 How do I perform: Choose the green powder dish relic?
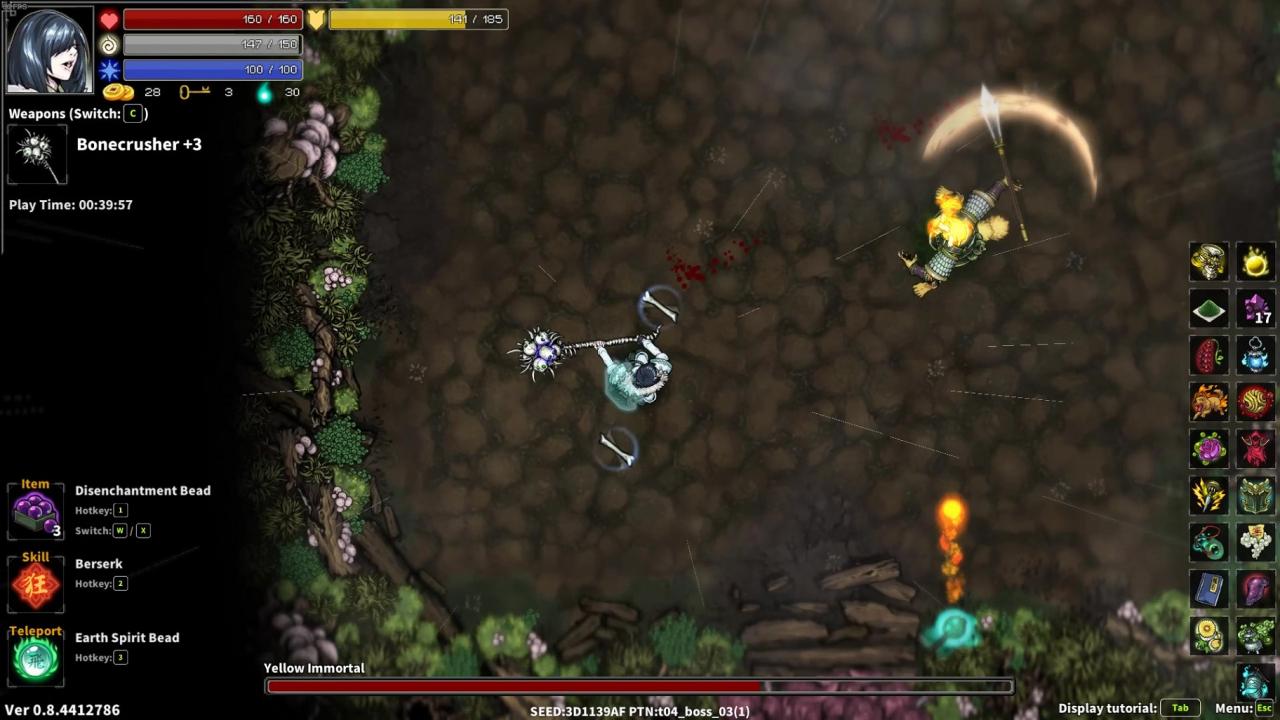pos(1209,309)
